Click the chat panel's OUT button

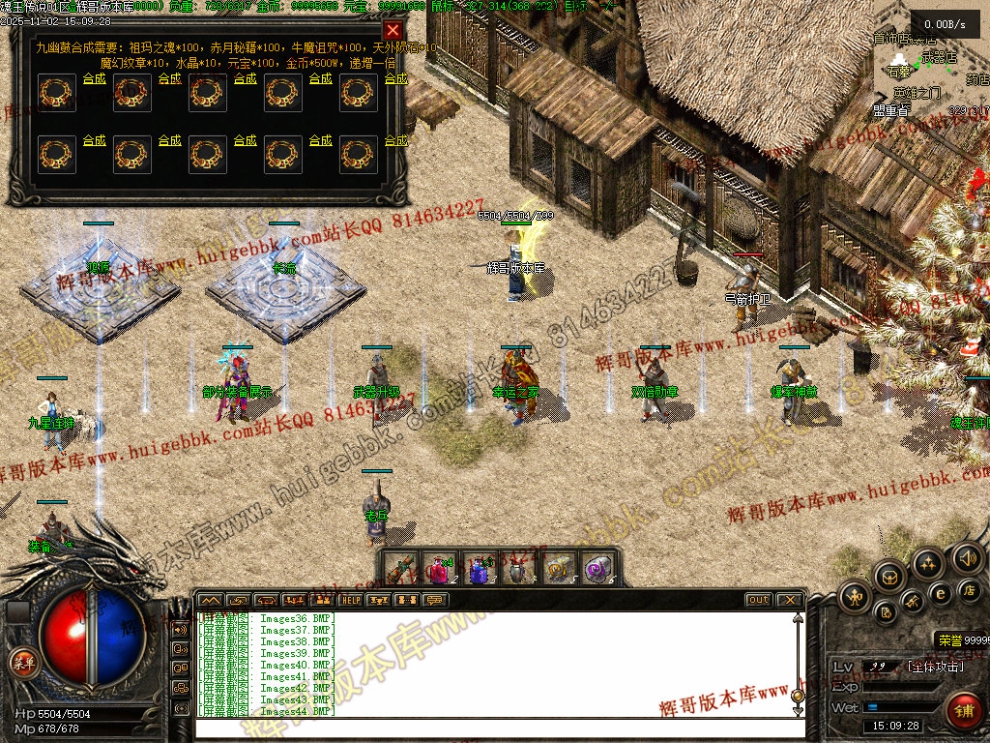[758, 600]
